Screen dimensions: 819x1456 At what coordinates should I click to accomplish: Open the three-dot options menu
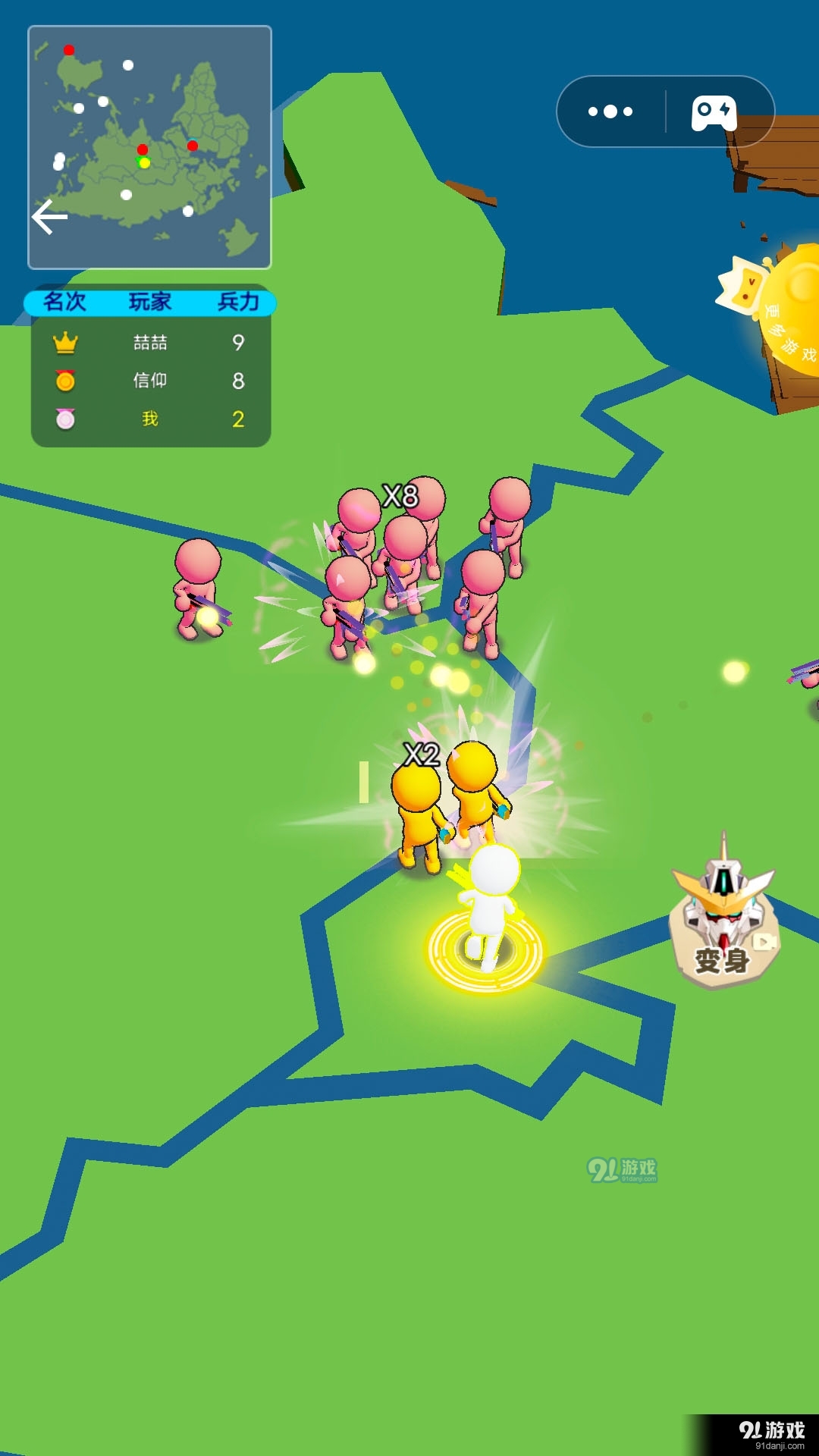(x=610, y=111)
